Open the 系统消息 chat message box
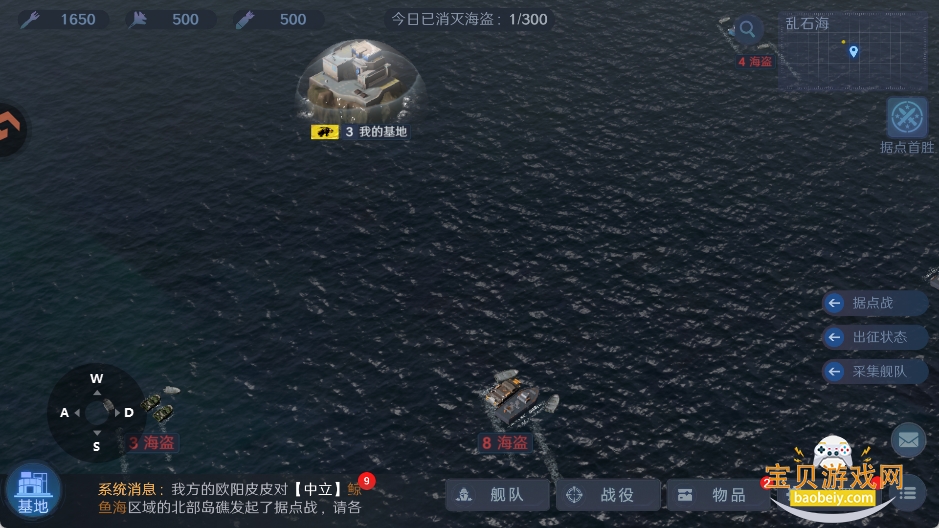The width and height of the screenshot is (939, 528). (230, 497)
